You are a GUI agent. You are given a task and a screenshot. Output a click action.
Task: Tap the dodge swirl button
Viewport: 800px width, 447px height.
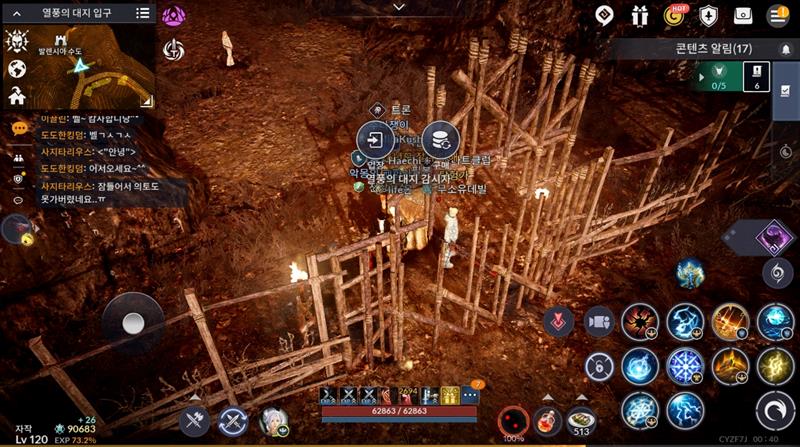[774, 409]
